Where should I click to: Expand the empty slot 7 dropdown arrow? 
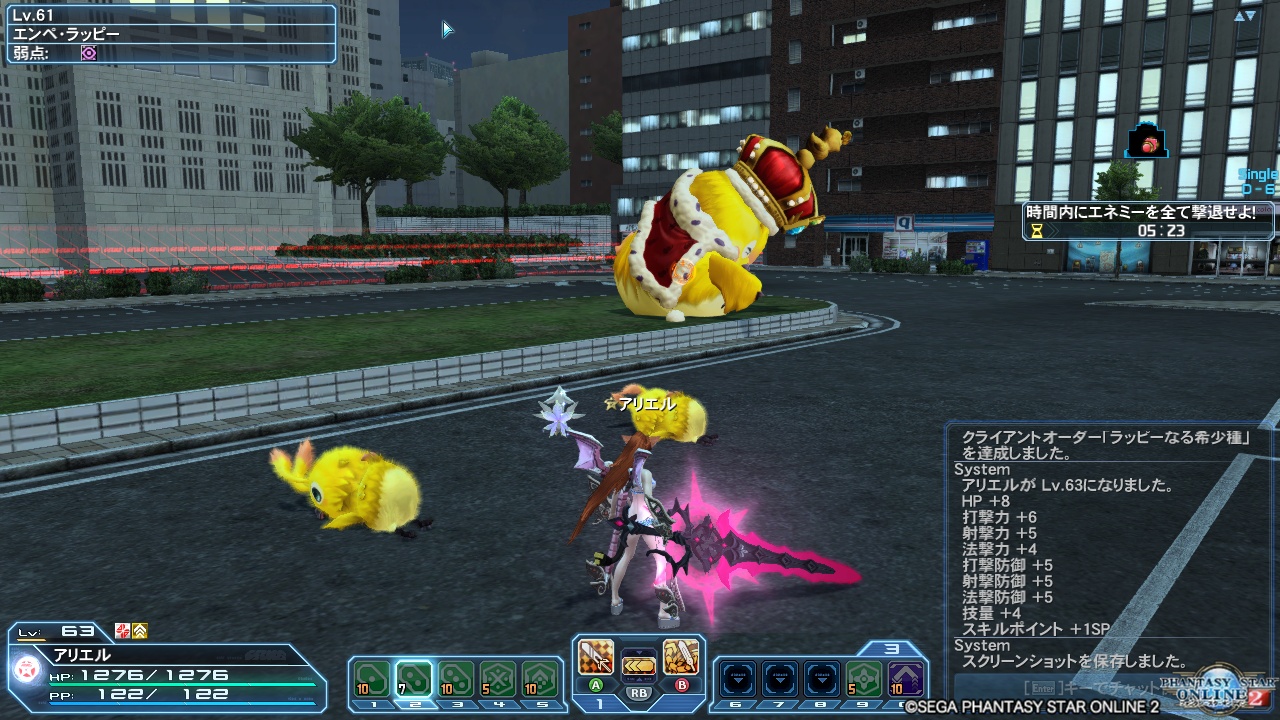(780, 680)
